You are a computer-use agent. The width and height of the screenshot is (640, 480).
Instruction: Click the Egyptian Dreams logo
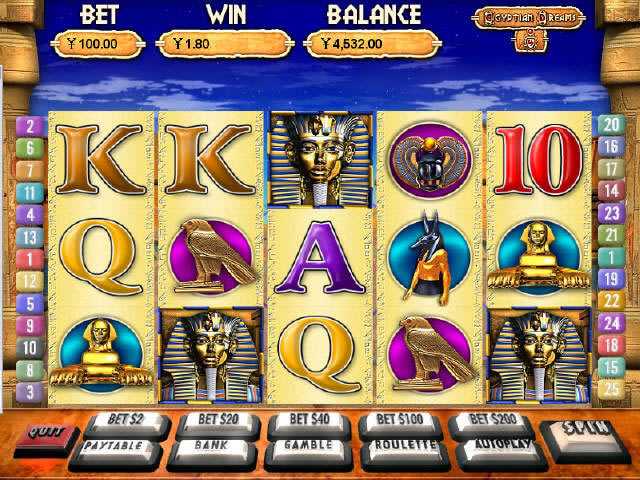[526, 18]
